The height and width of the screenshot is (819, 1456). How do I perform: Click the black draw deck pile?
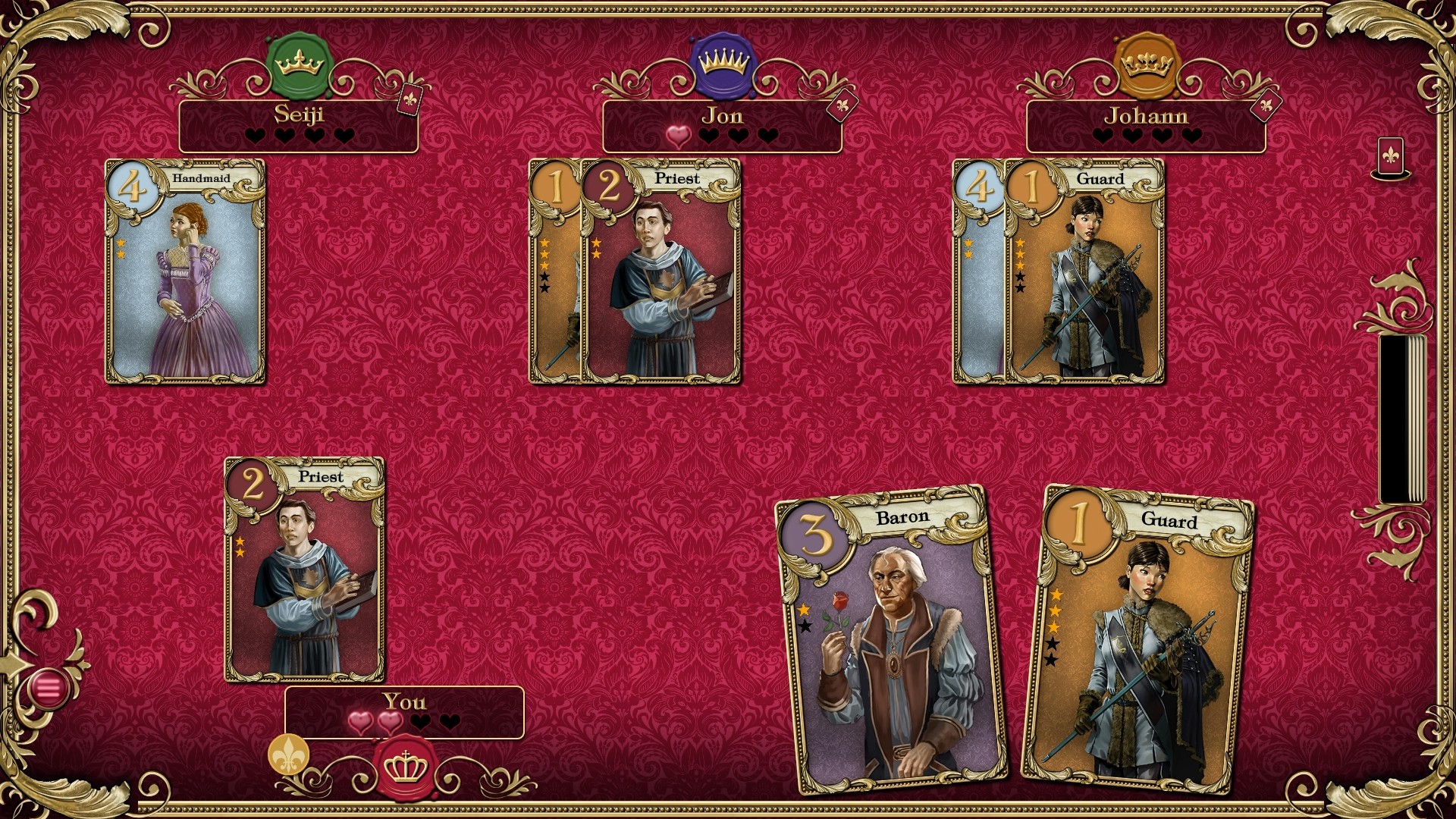1401,419
